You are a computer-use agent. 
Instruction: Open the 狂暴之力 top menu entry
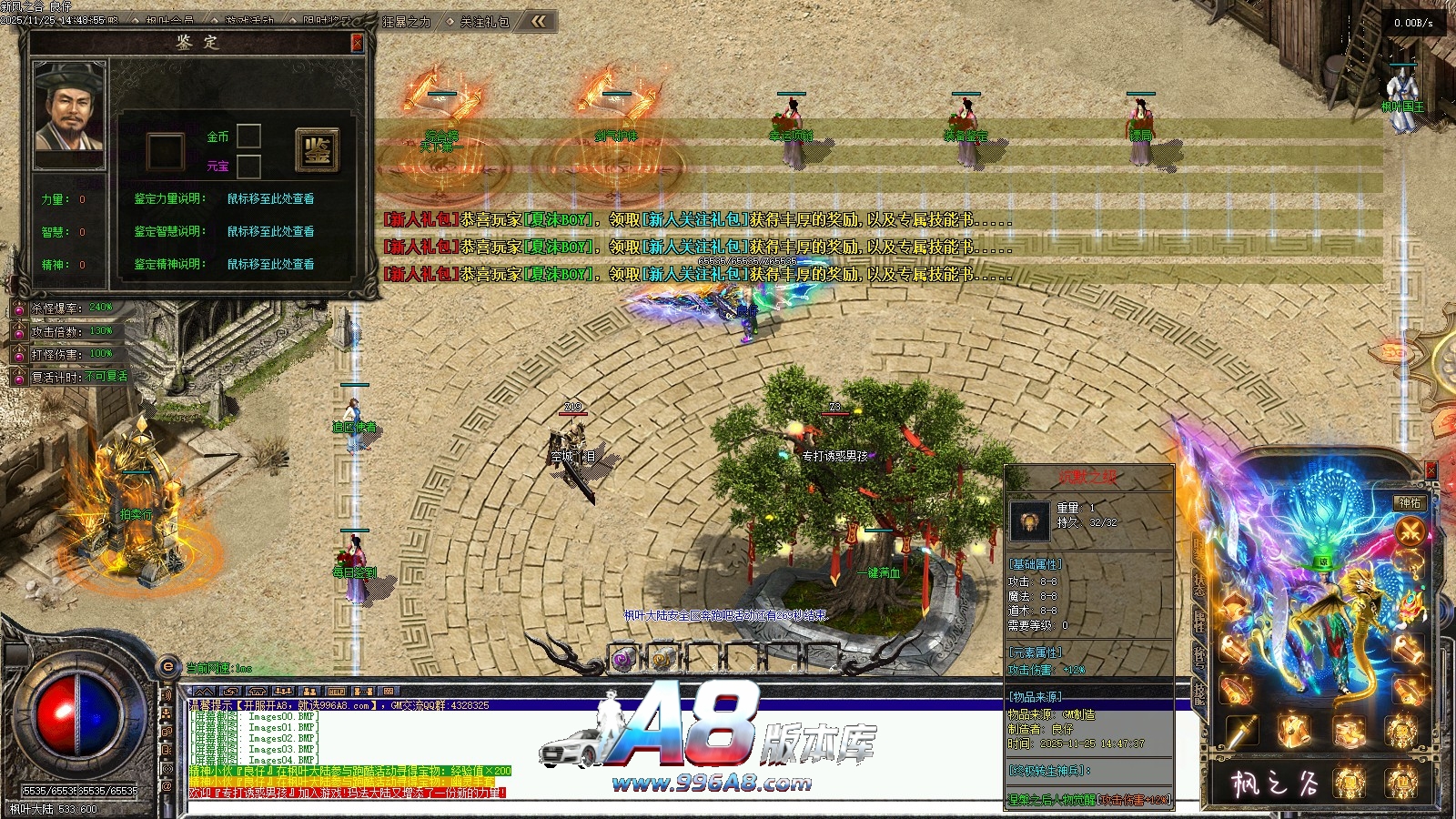[x=407, y=21]
